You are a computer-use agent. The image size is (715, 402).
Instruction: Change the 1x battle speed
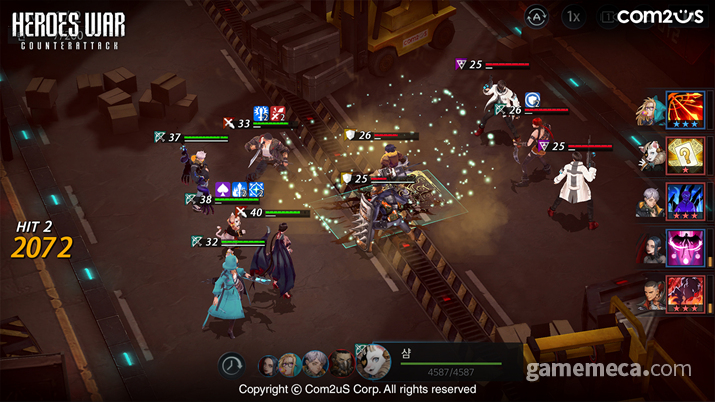coord(573,16)
